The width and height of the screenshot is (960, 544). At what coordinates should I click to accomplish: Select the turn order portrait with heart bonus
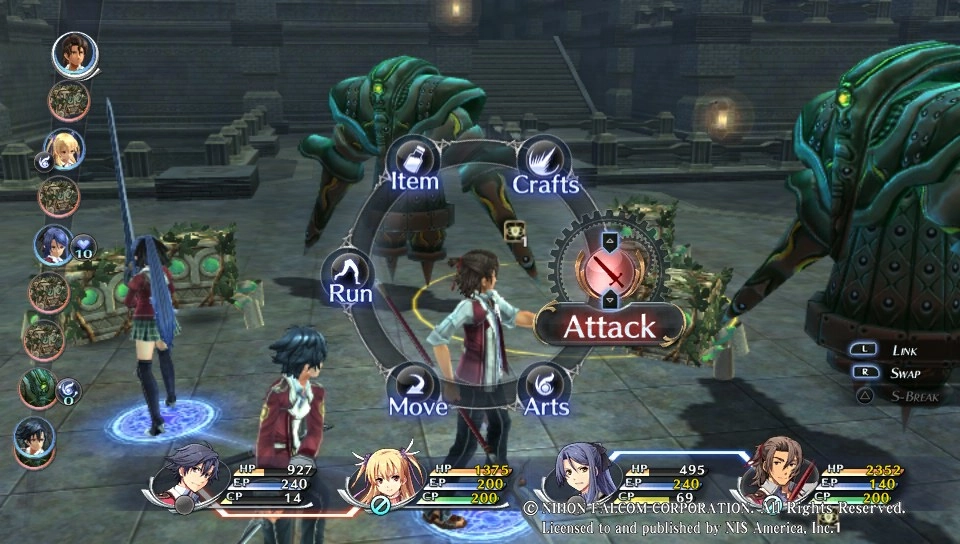(53, 245)
